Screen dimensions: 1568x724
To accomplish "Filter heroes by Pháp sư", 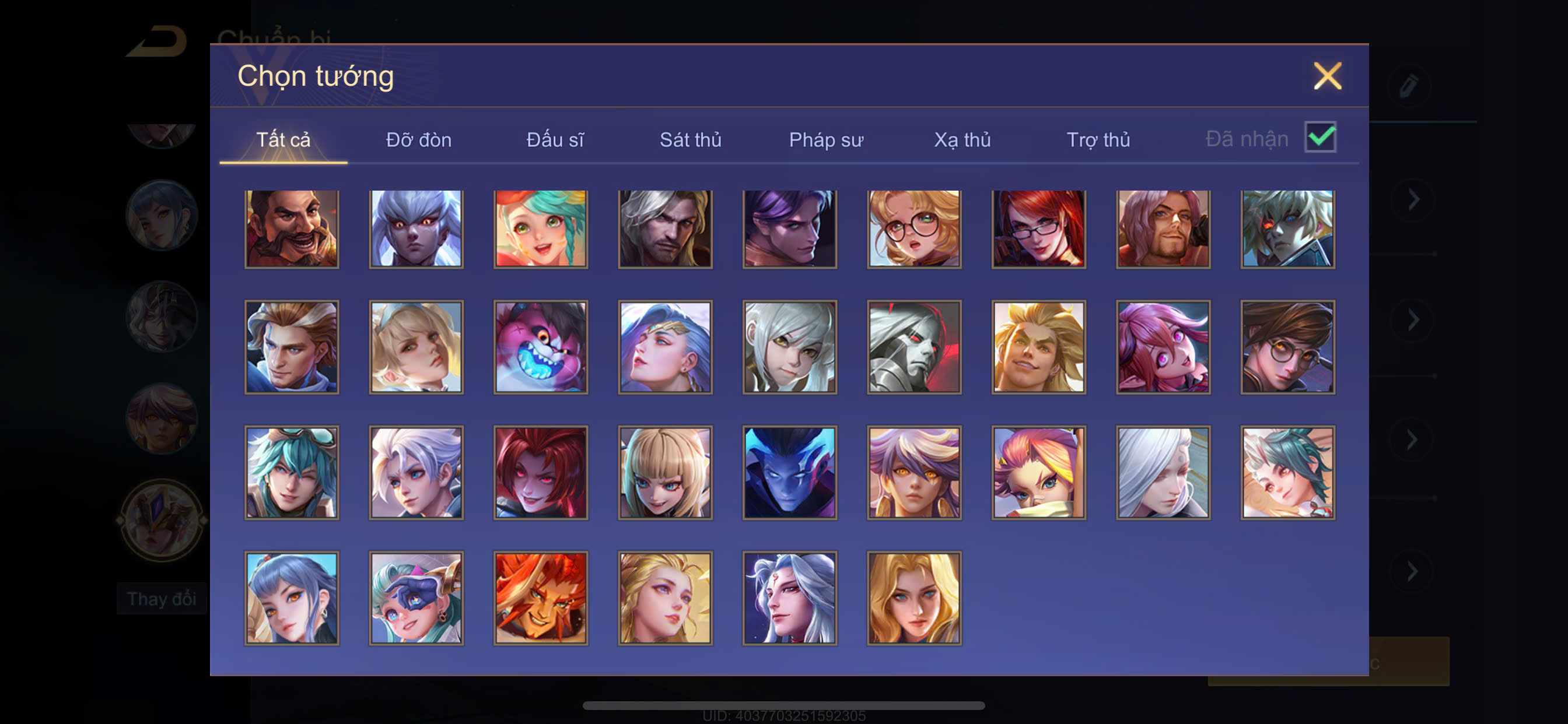I will click(826, 140).
